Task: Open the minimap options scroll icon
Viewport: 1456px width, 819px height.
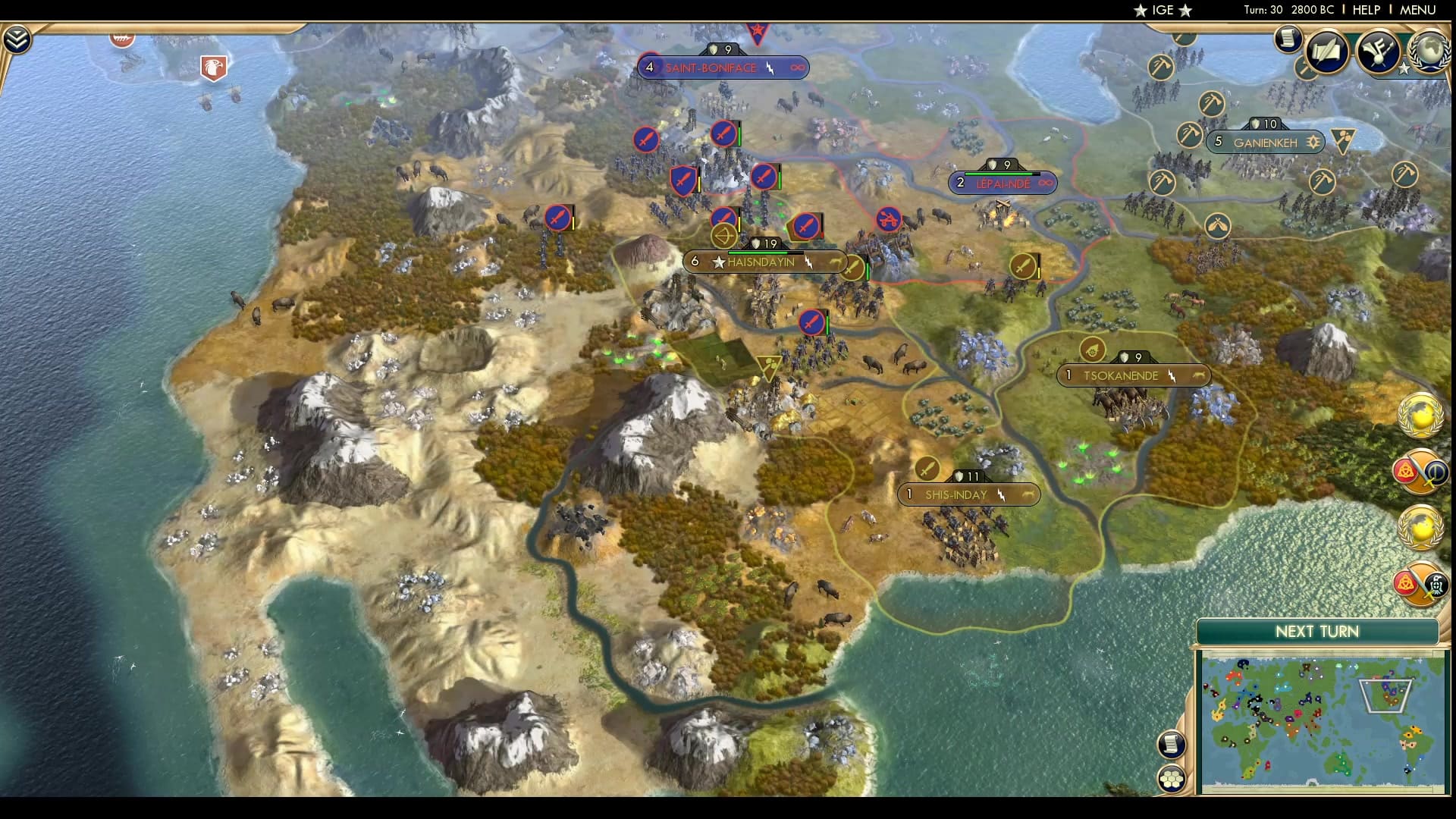Action: pos(1172,745)
